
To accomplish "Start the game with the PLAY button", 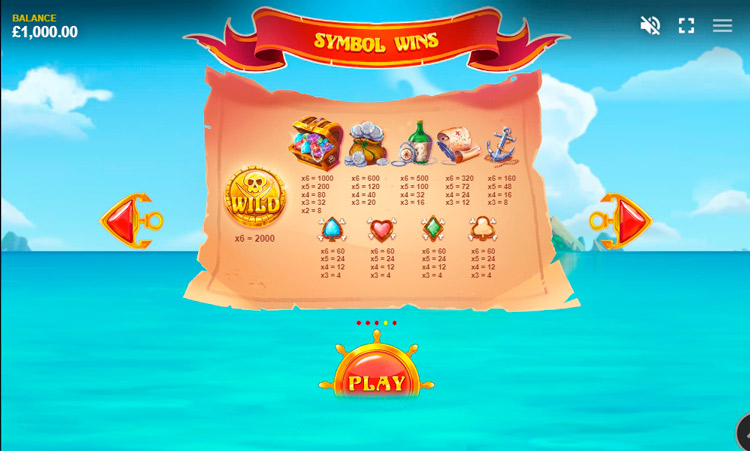I will [377, 381].
